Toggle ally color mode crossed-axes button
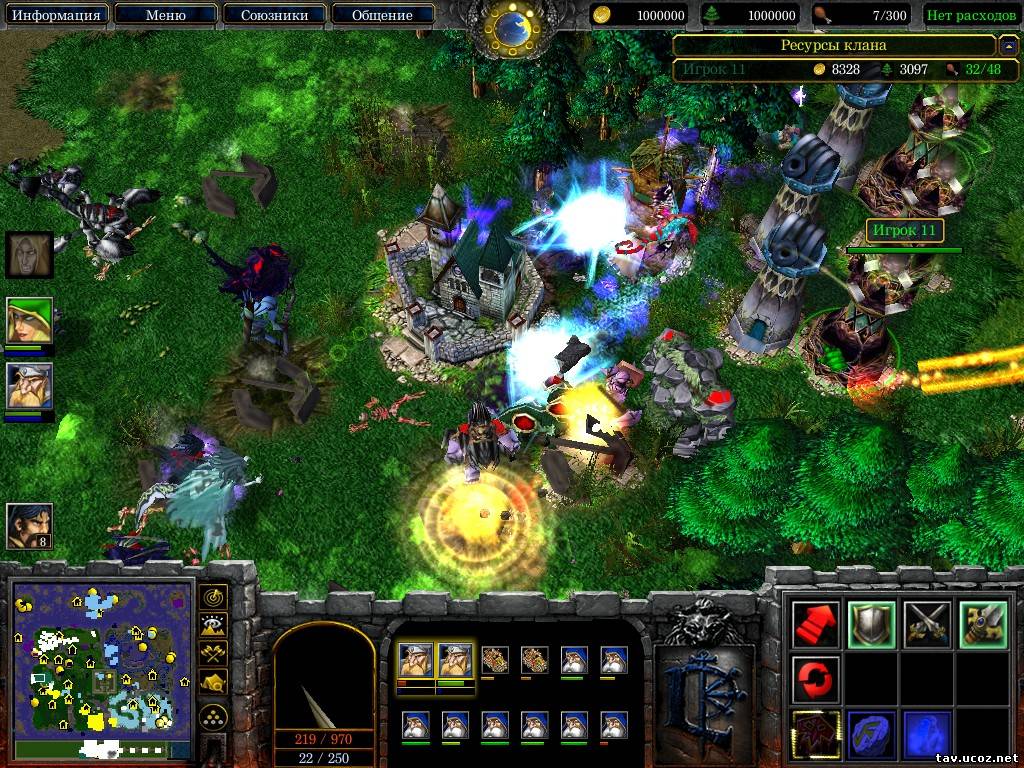Screen dimensions: 1024x768 click(x=212, y=653)
